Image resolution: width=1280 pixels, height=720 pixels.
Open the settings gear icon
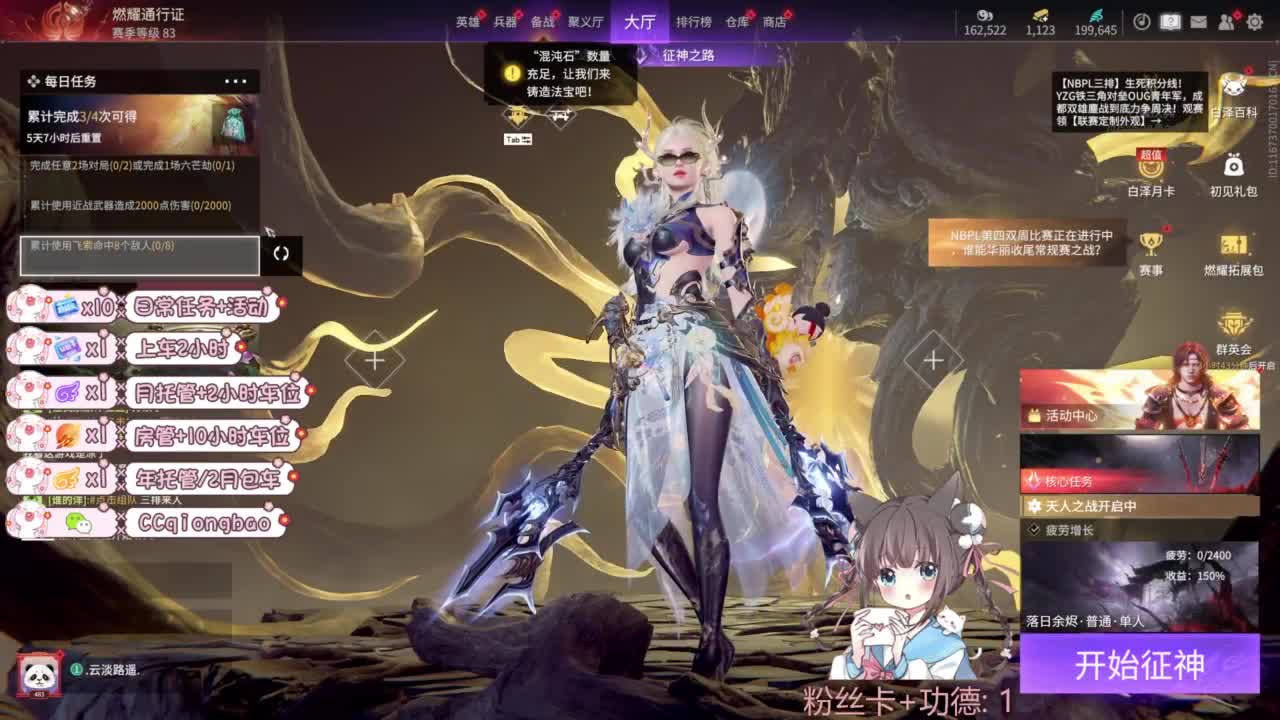(1253, 21)
